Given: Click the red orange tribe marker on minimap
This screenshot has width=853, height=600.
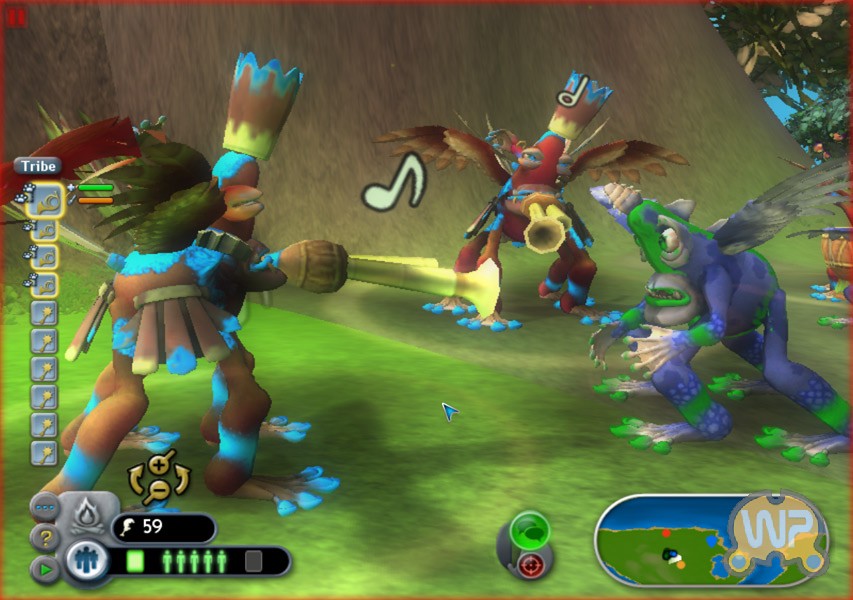Looking at the screenshot, I should [x=665, y=533].
